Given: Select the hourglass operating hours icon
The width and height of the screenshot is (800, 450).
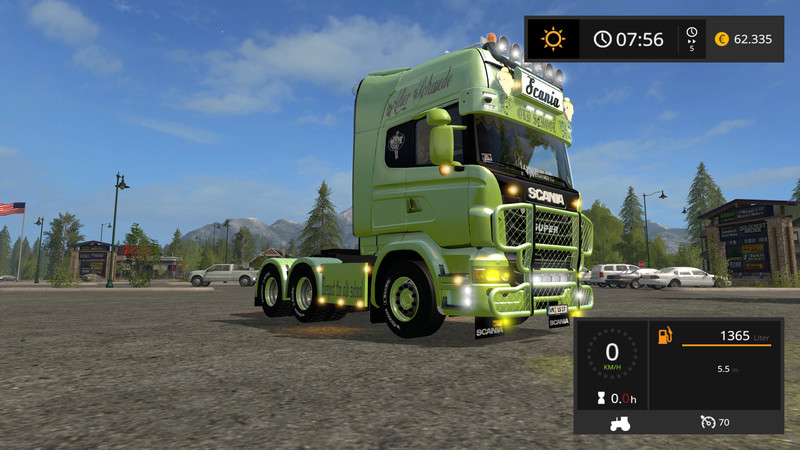Looking at the screenshot, I should 599,399.
